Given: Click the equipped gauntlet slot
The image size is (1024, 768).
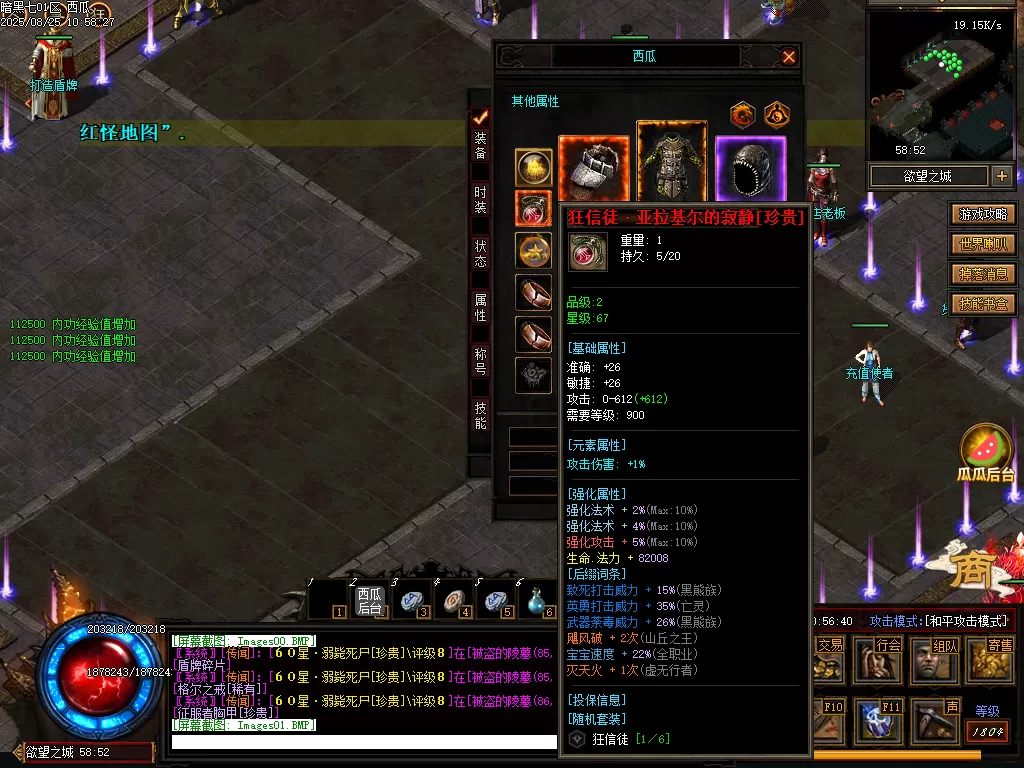Looking at the screenshot, I should [594, 170].
